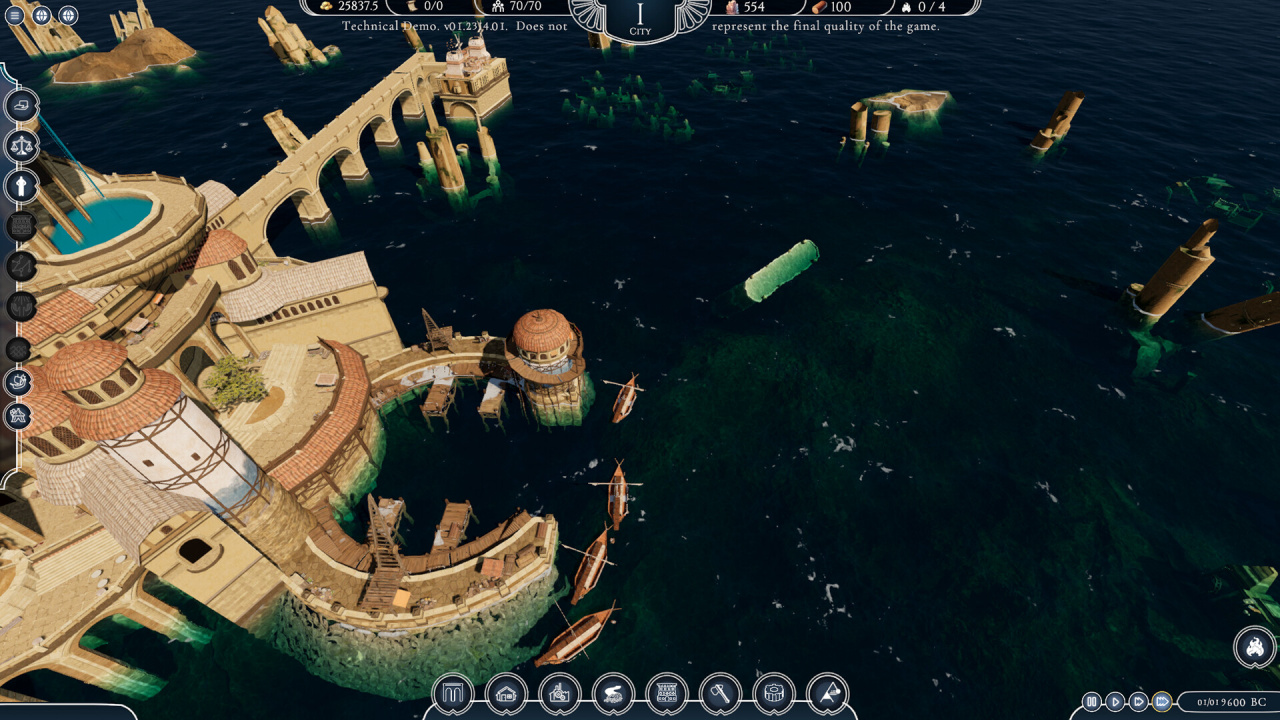Pause the game simulation
The width and height of the screenshot is (1280, 720).
pos(1092,702)
